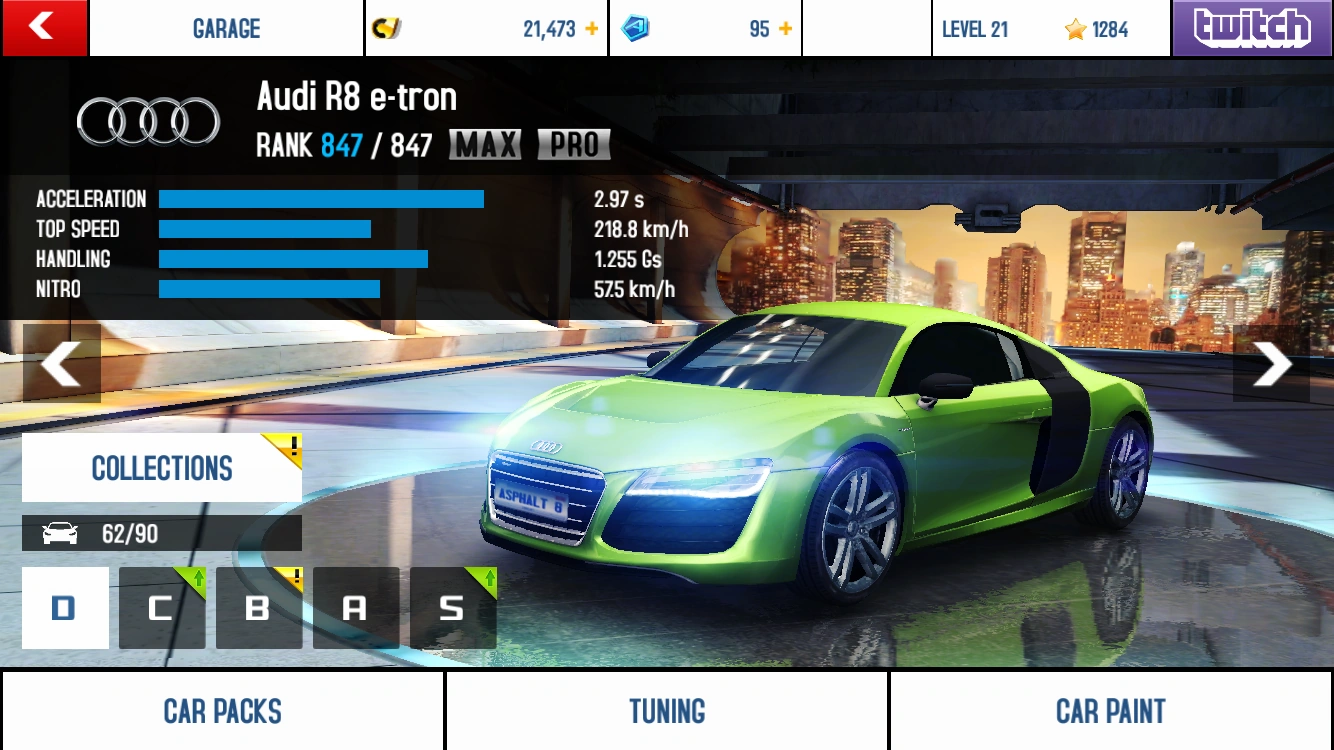This screenshot has height=750, width=1334.
Task: Switch to class C cars
Action: click(x=162, y=608)
